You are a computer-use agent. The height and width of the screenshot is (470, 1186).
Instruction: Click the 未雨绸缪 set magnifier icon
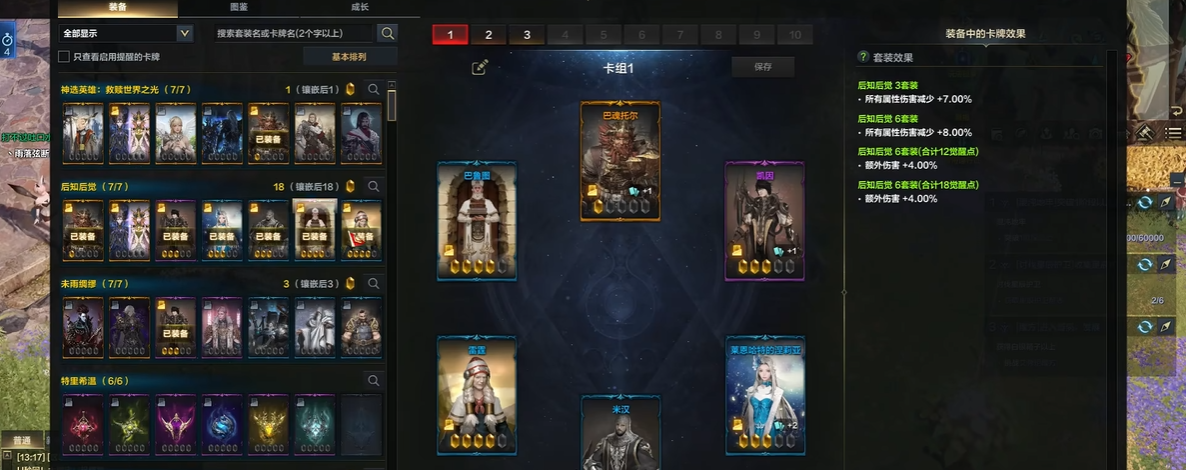(x=374, y=284)
